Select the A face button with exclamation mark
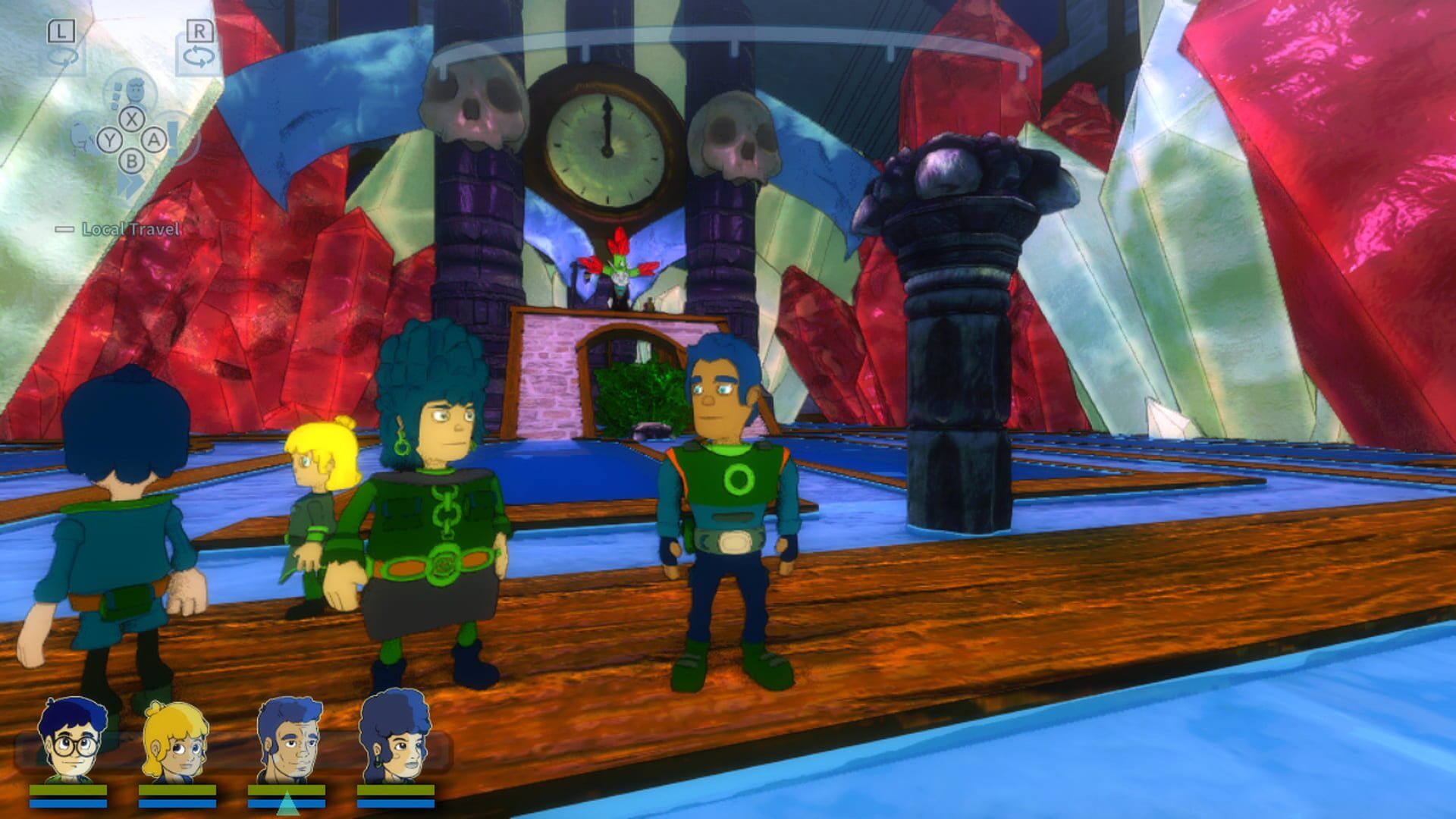The width and height of the screenshot is (1456, 819). pyautogui.click(x=154, y=139)
